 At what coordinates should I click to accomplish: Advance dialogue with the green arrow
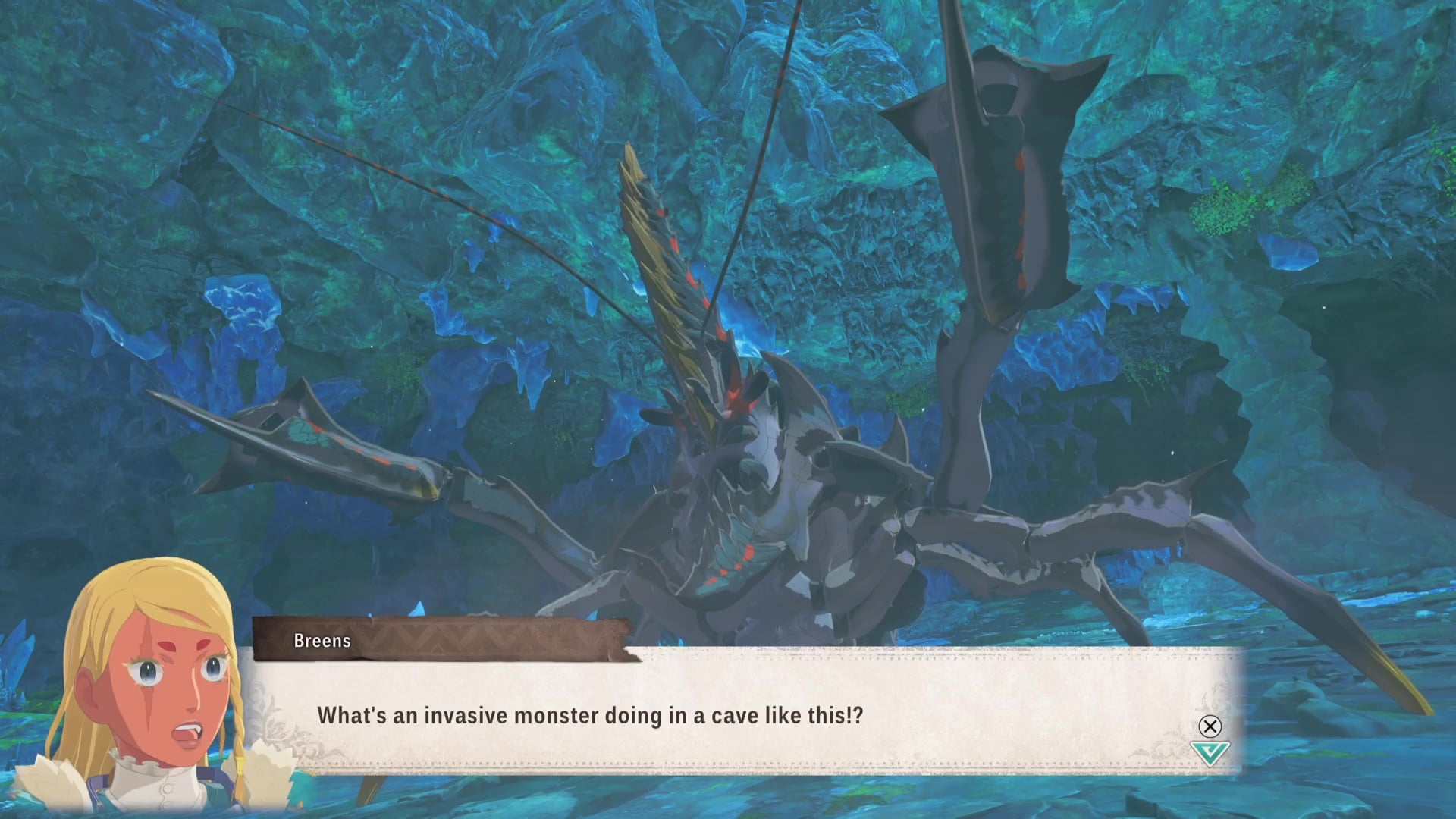click(x=1209, y=753)
